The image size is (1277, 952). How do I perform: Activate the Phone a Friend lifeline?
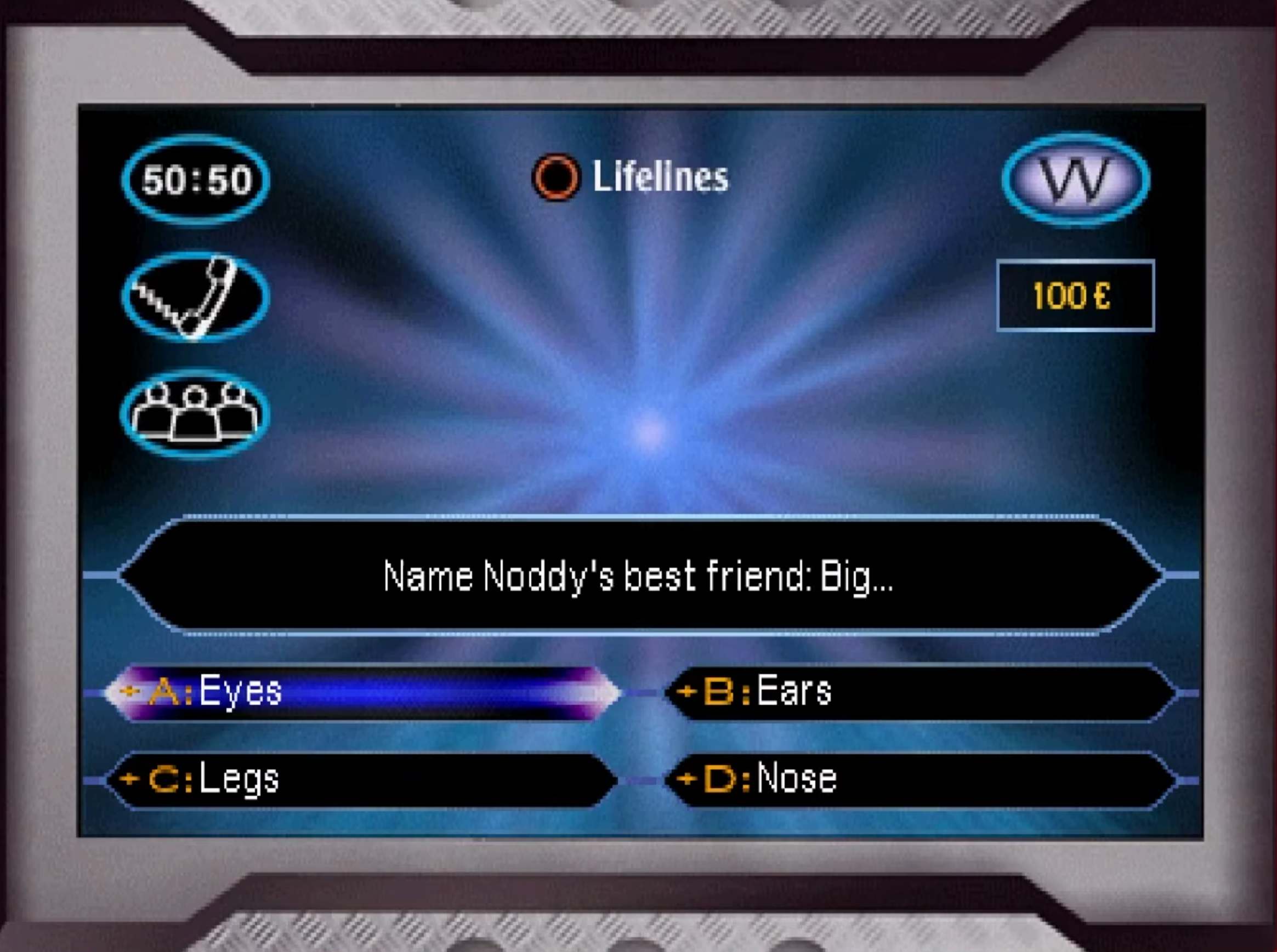195,298
